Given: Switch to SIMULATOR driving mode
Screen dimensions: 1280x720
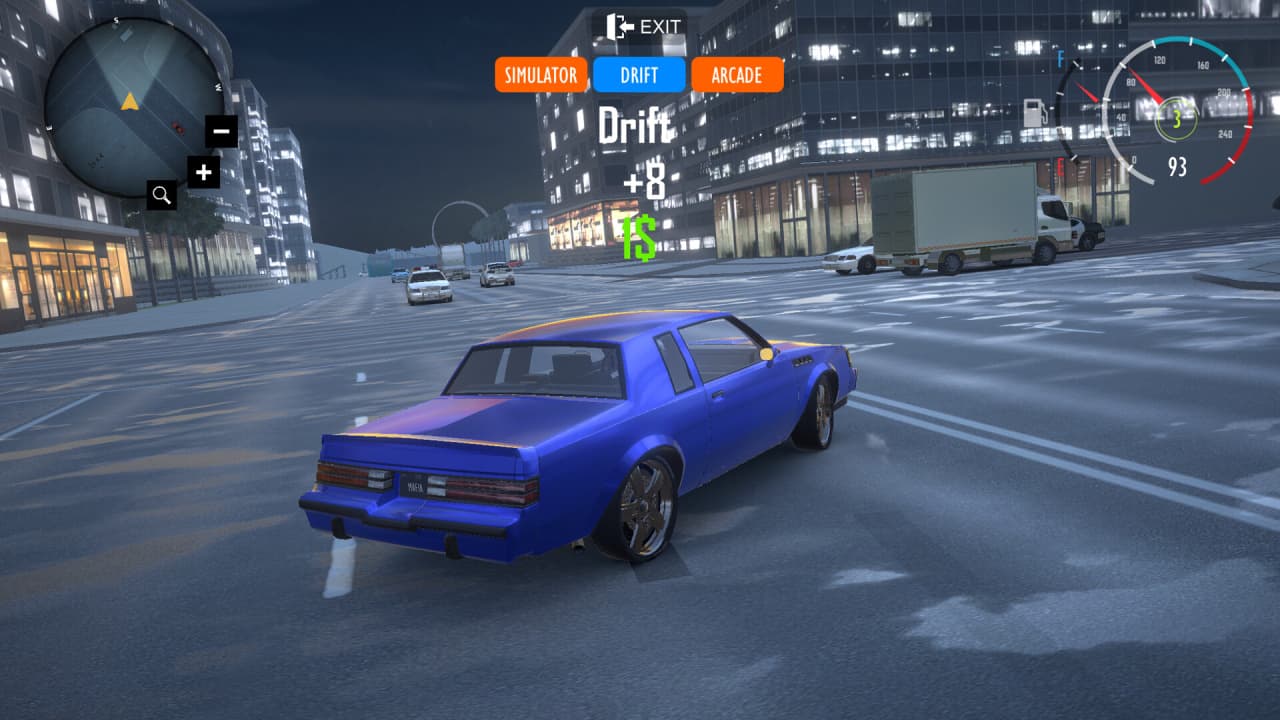Looking at the screenshot, I should pyautogui.click(x=540, y=75).
